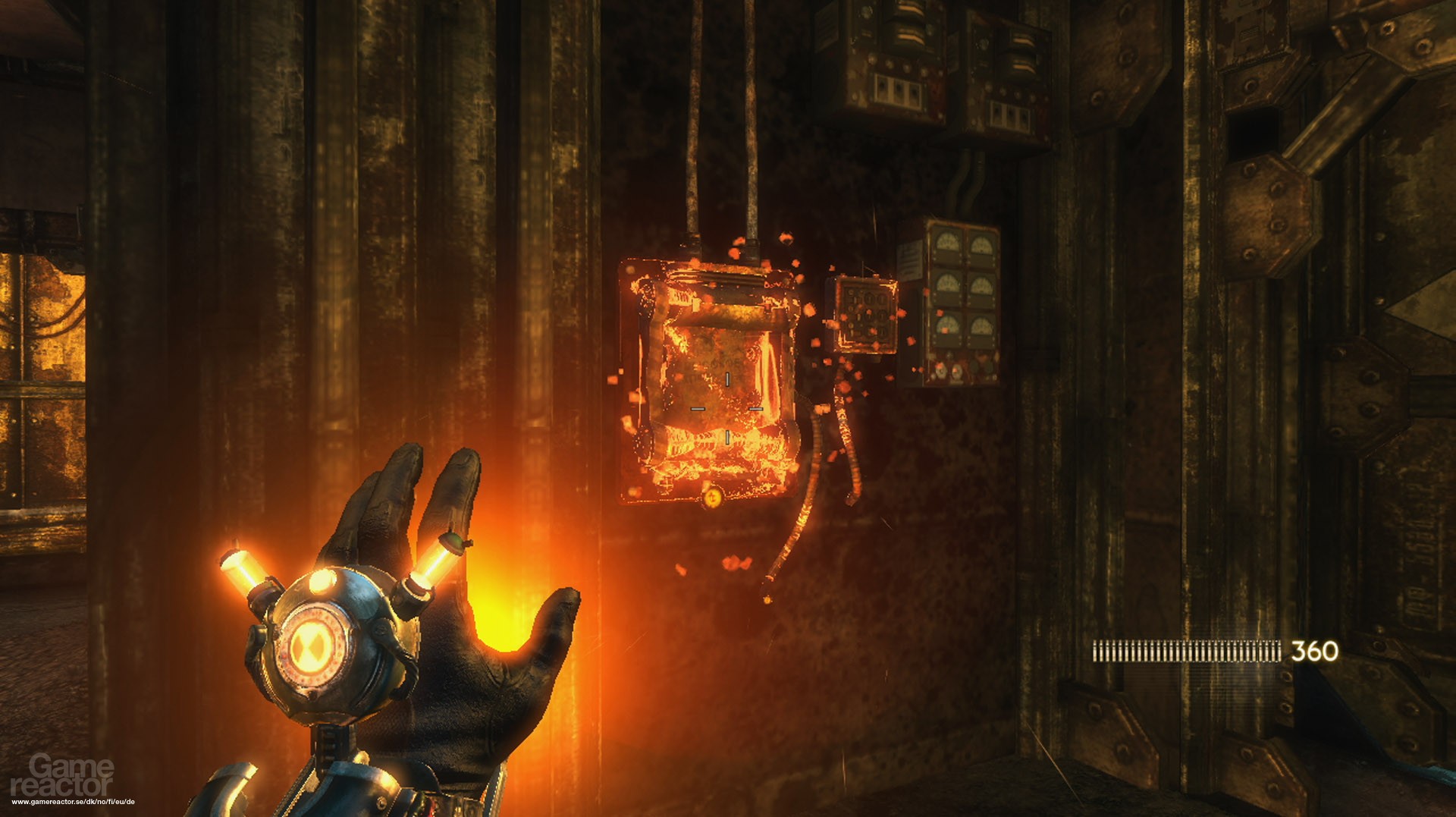
Task: Click the junction box in the top-right corner
Action: coord(1009,68)
